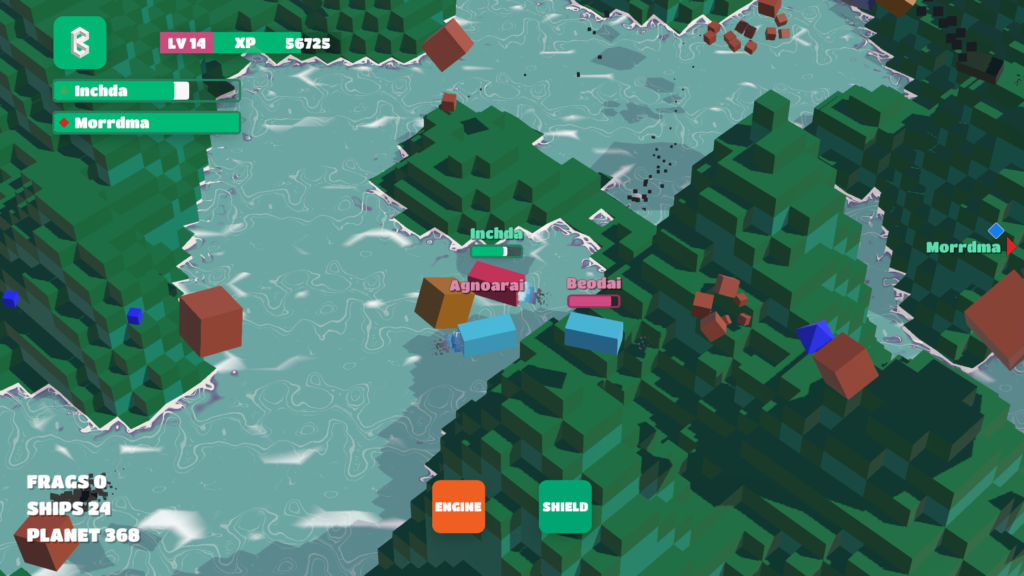This screenshot has width=1024, height=576.
Task: Activate the green SHIELD button
Action: point(565,506)
